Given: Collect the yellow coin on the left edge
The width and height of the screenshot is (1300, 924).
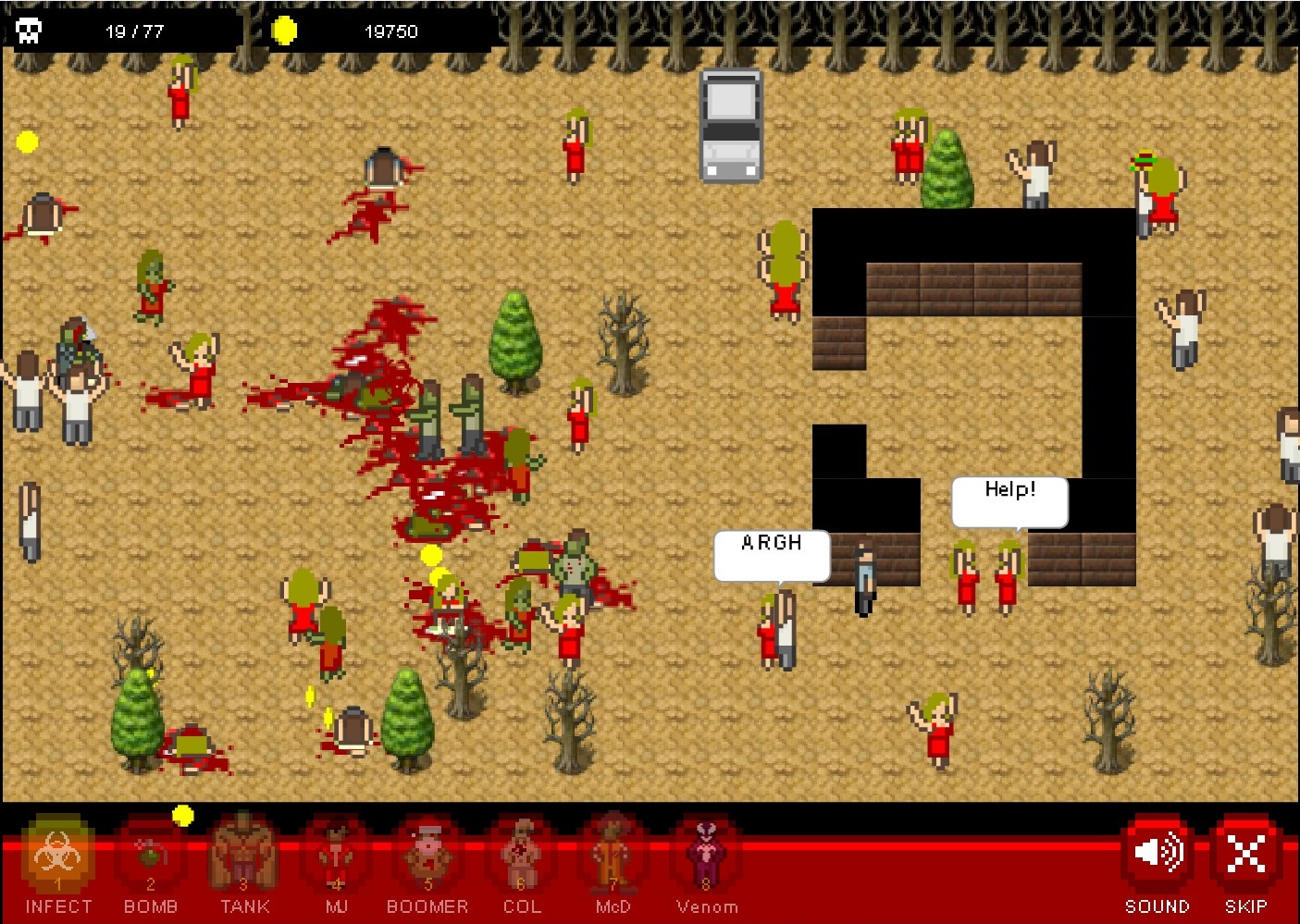Looking at the screenshot, I should (27, 142).
